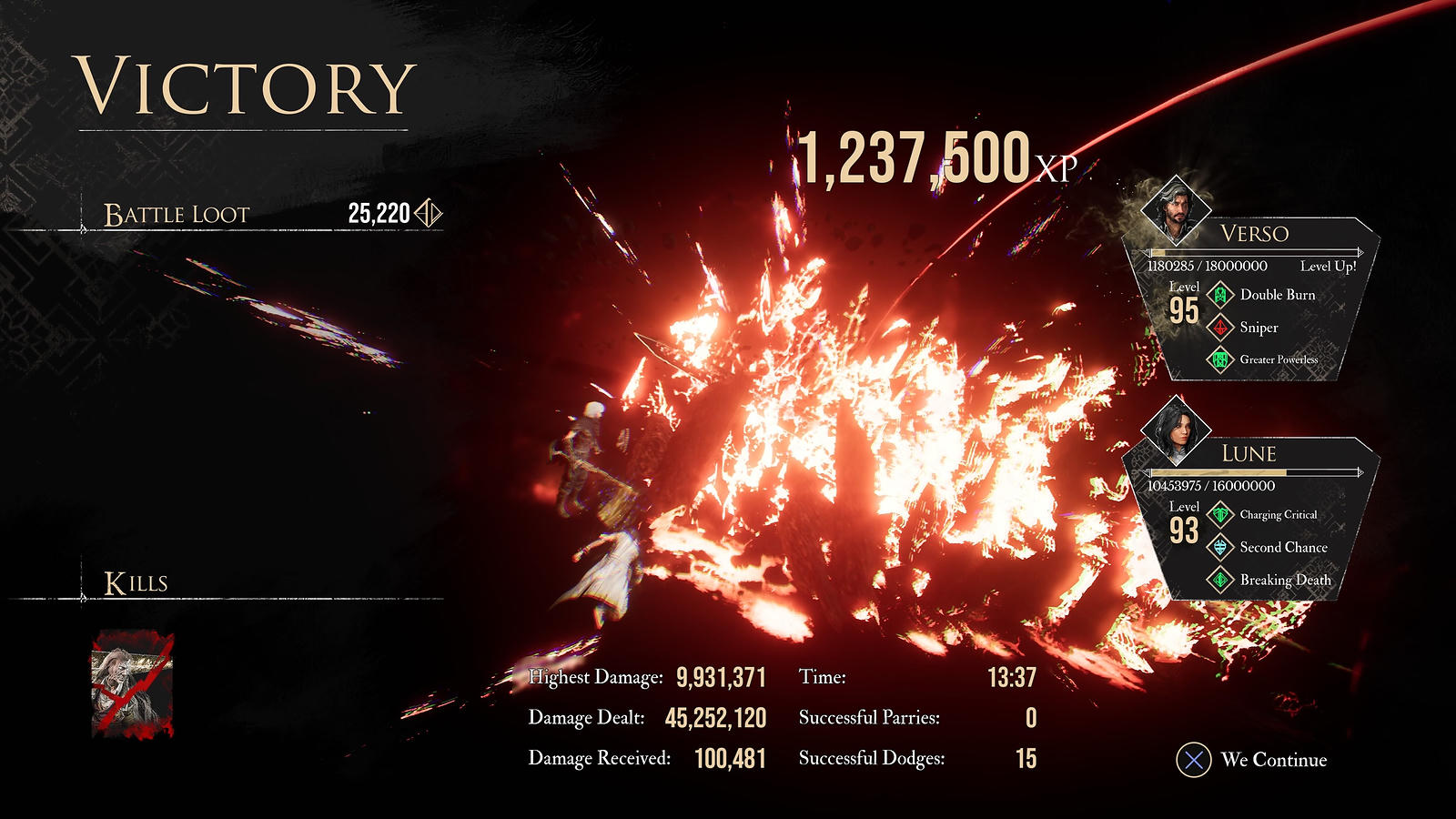This screenshot has height=819, width=1456.
Task: Choose Lune's Breaking Death skill icon
Action: (x=1220, y=580)
